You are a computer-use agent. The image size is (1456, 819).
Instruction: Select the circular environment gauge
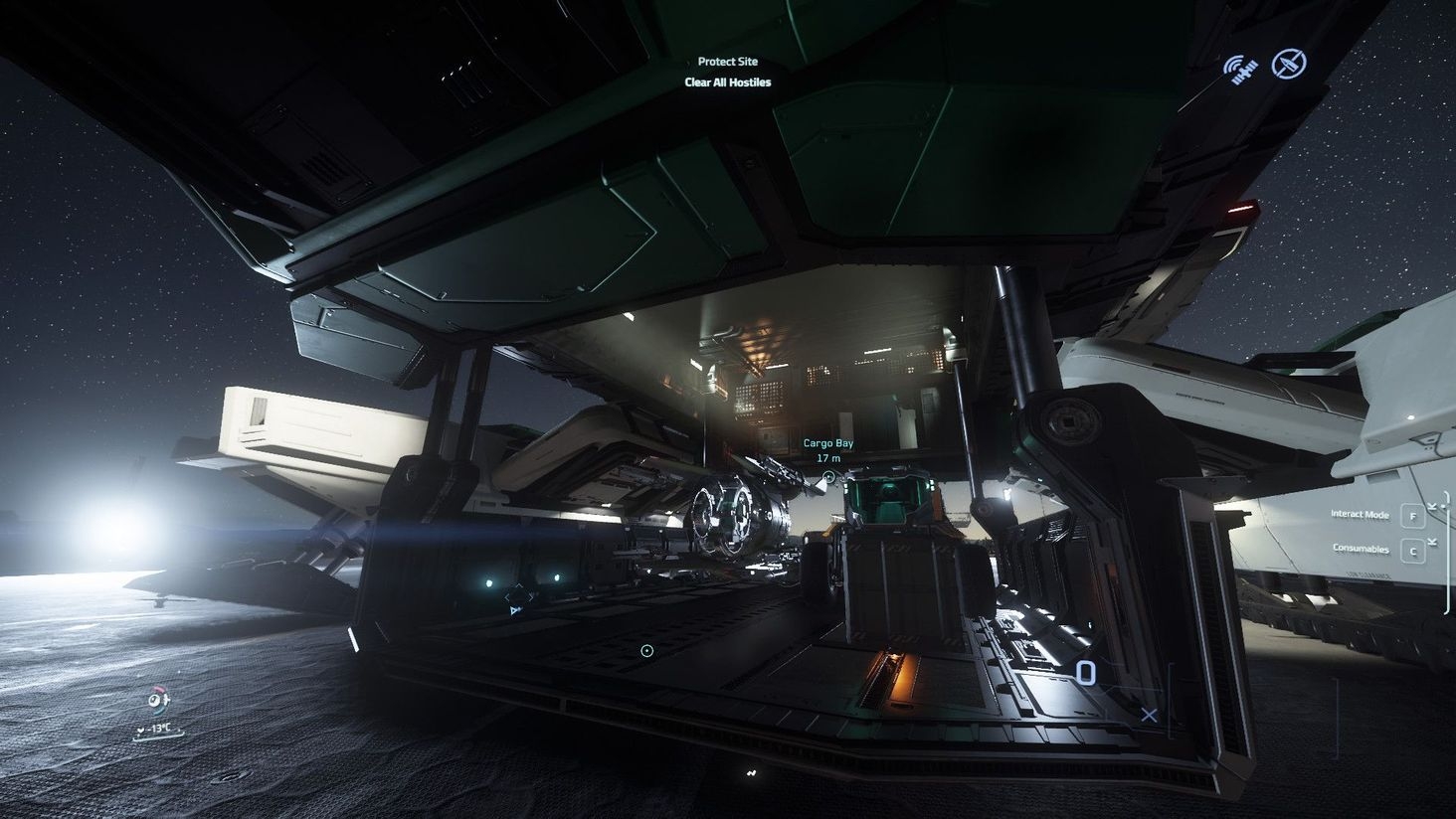(154, 700)
